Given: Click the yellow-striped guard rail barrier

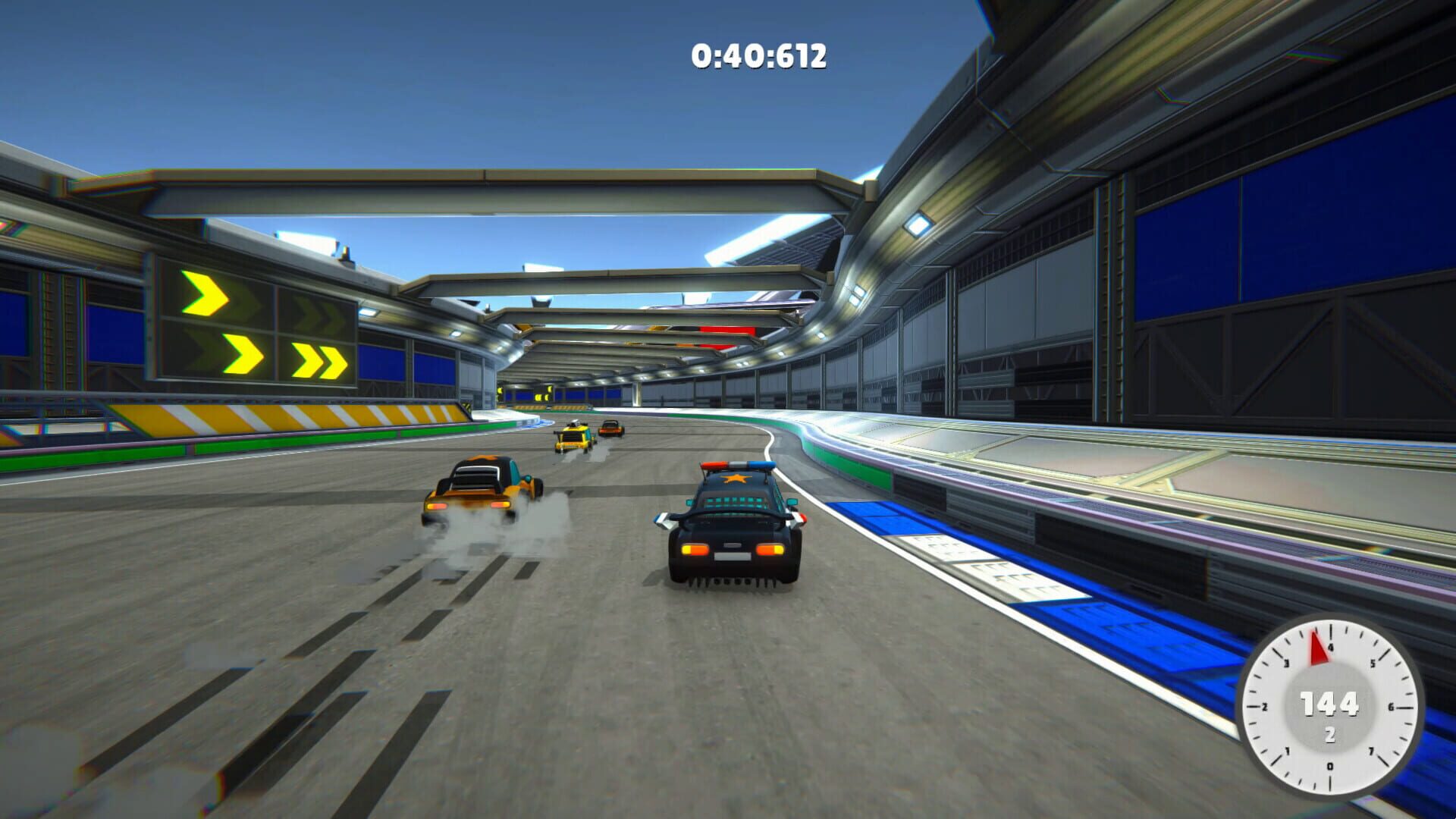Looking at the screenshot, I should point(250,417).
